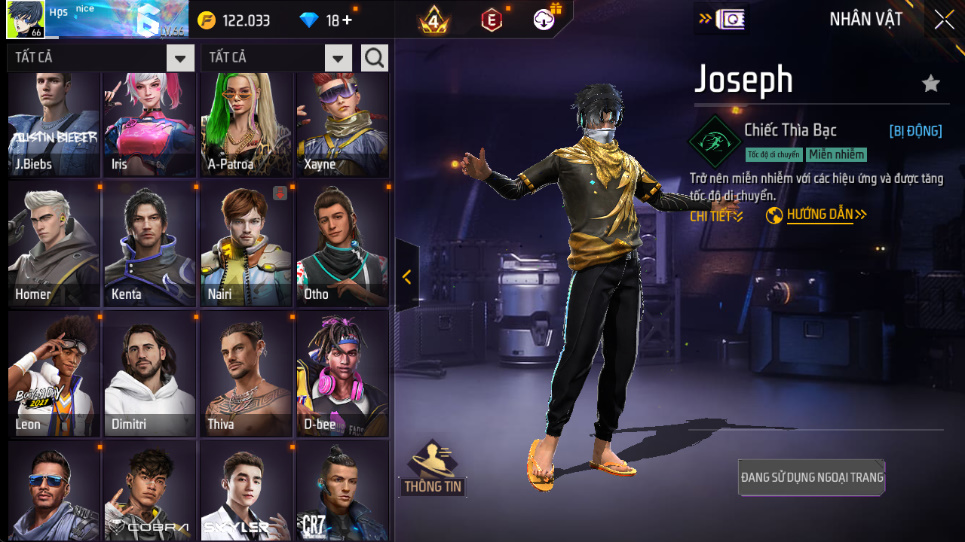Collapse the character list arrow tab

[x=406, y=277]
